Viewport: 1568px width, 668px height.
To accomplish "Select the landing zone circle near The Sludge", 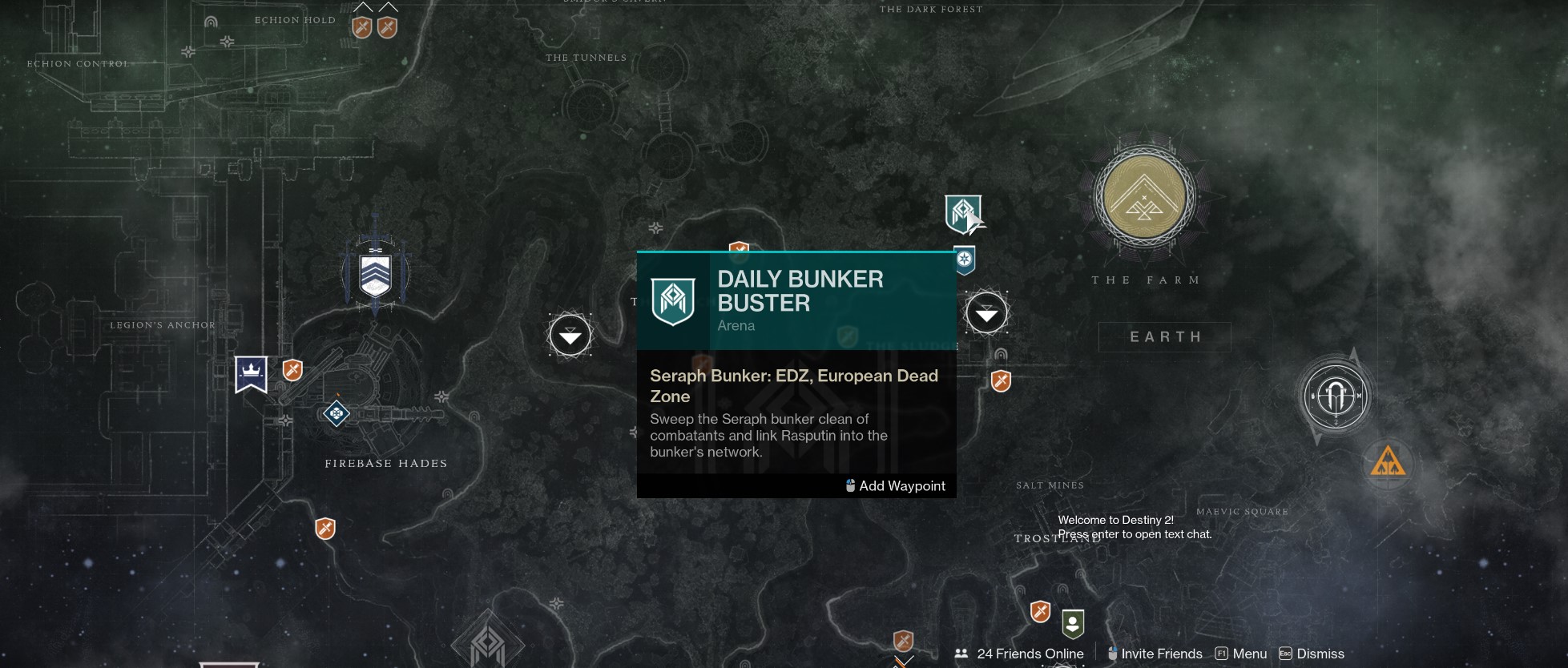I will coord(986,314).
